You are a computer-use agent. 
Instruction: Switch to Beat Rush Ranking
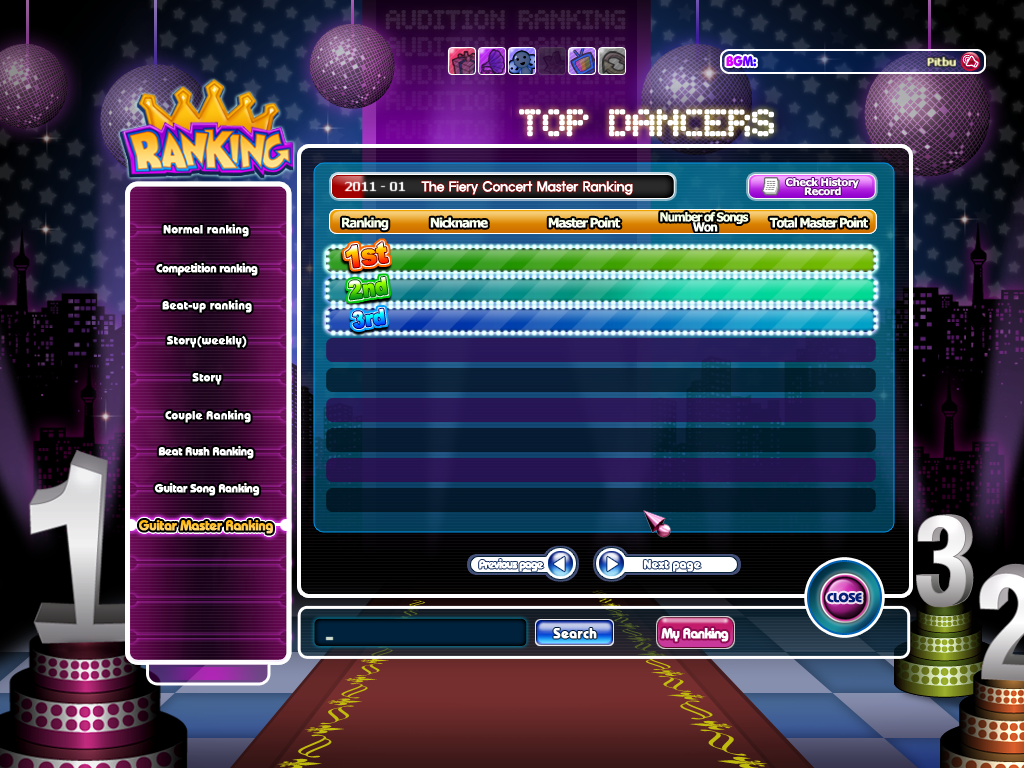206,452
